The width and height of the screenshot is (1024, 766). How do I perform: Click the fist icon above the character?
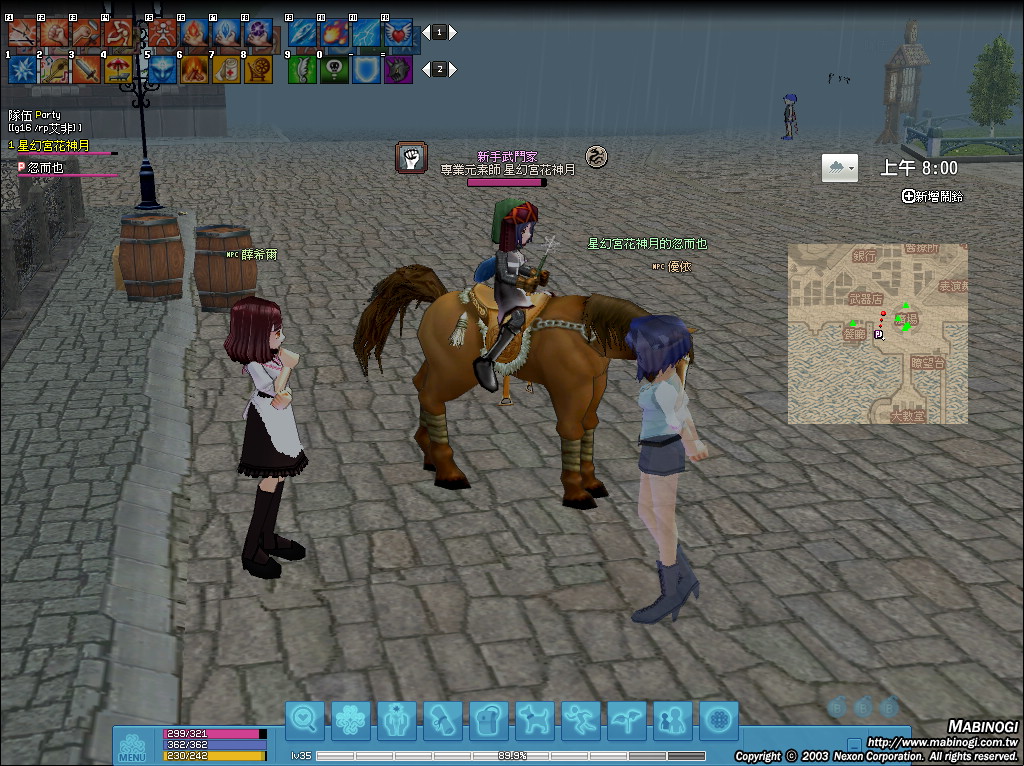point(411,157)
